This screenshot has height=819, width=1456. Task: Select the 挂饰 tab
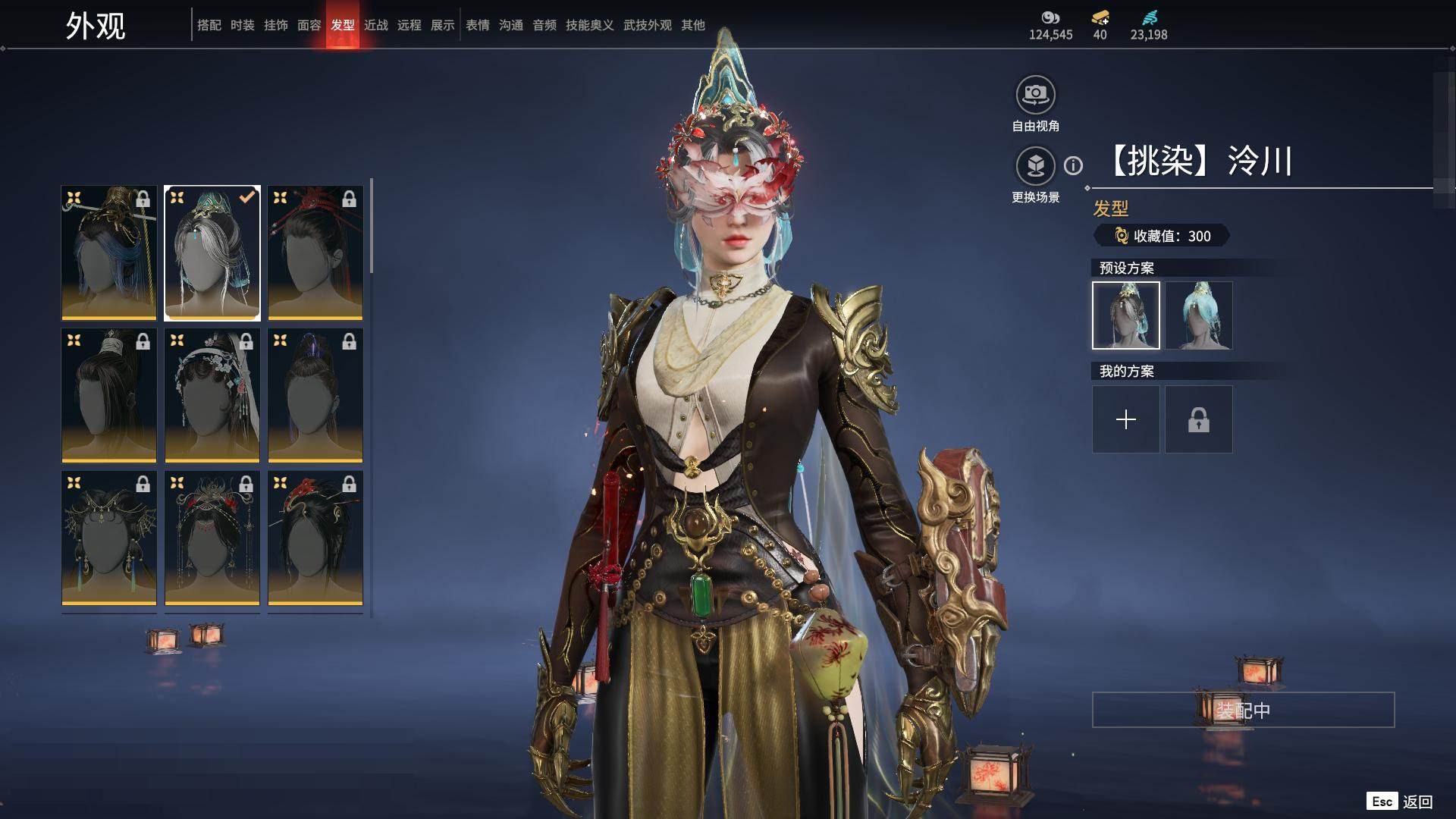[275, 25]
